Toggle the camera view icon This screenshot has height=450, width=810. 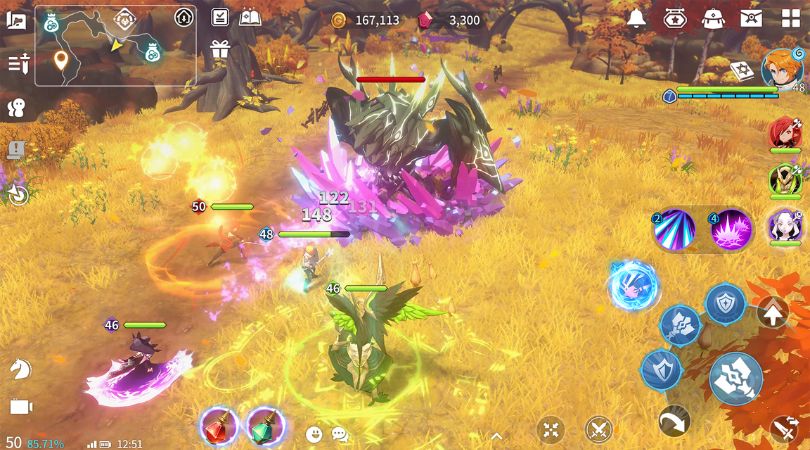(19, 407)
